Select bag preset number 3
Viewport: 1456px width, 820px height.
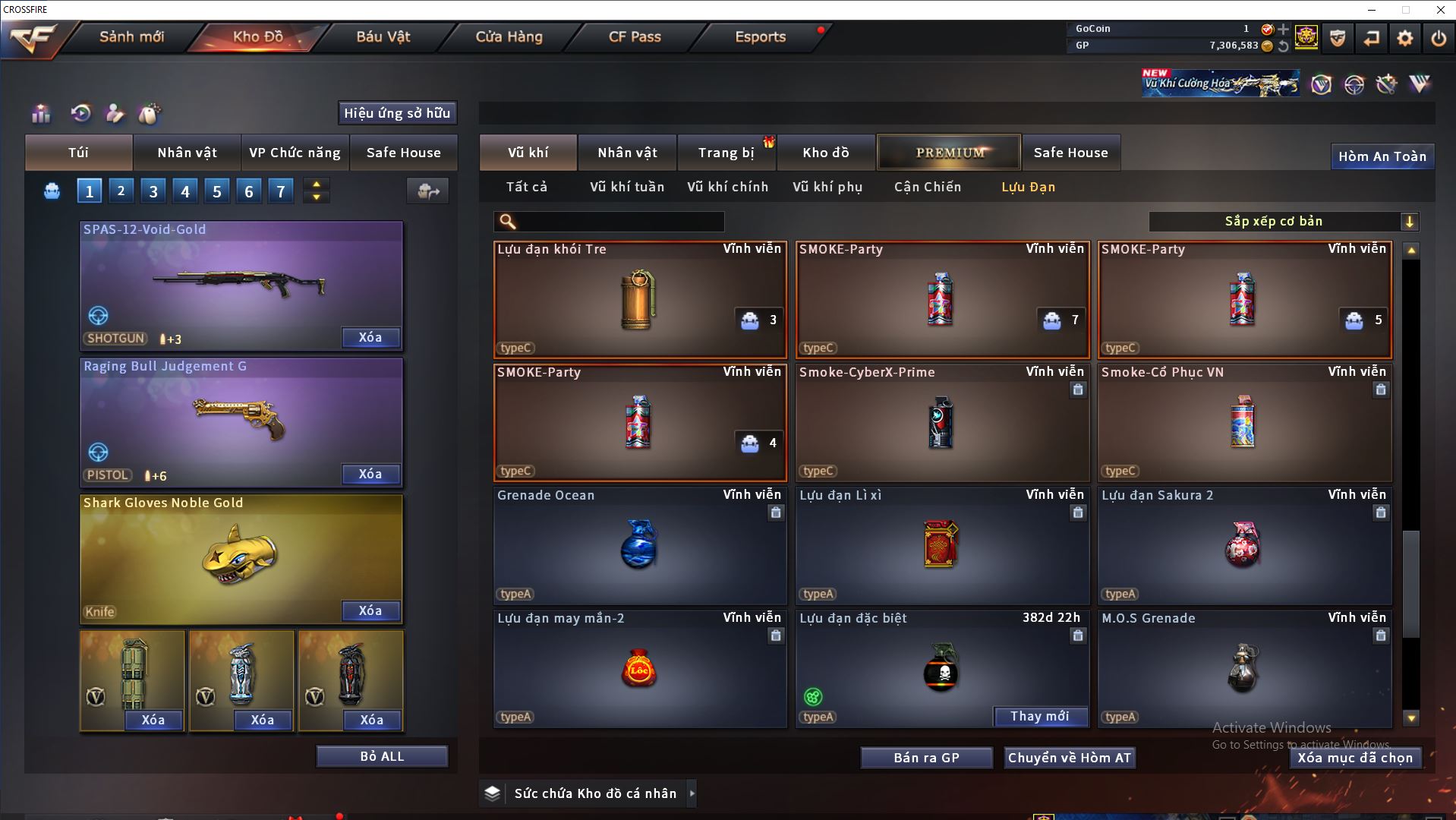153,191
